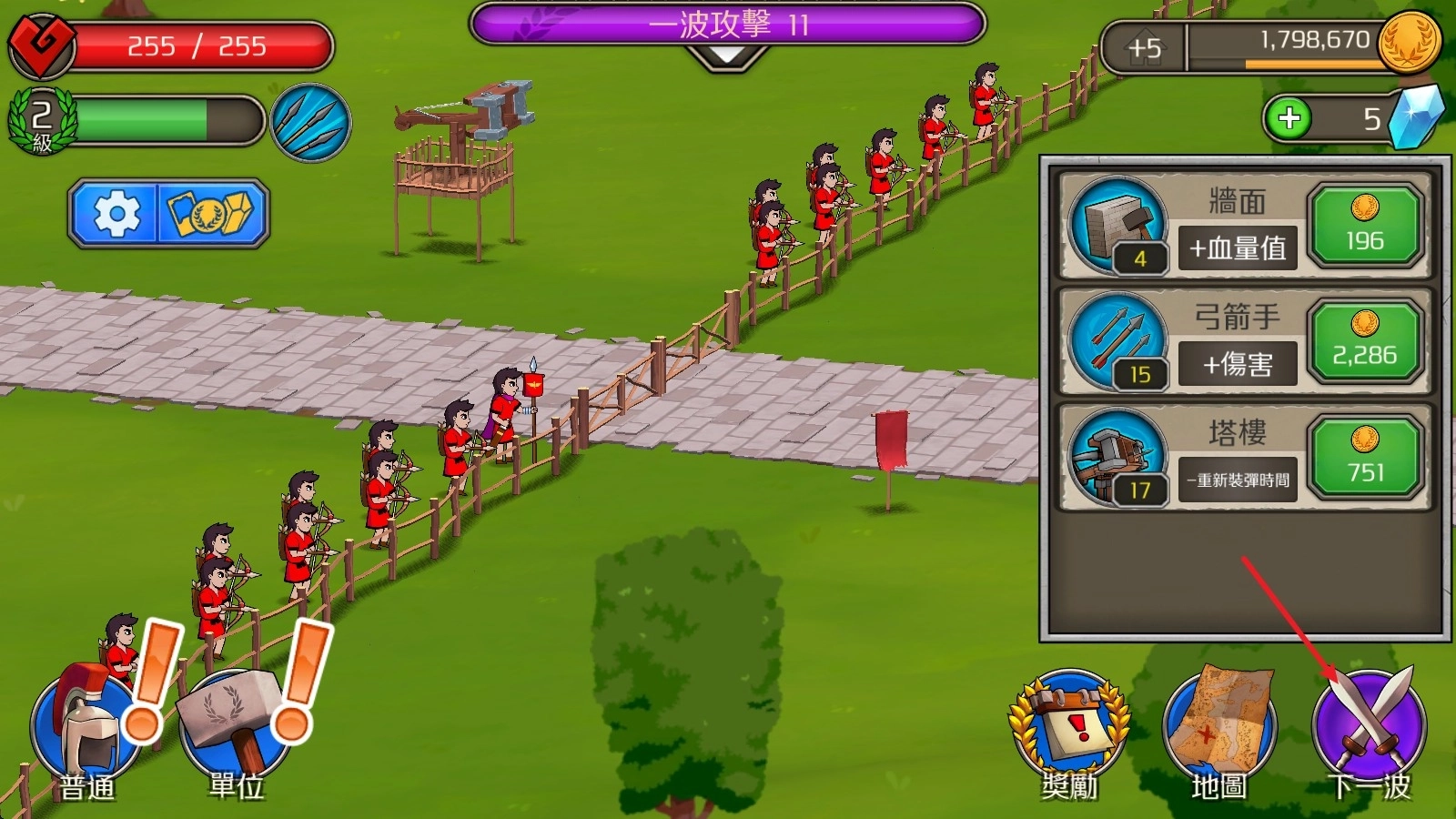Buy wall health upgrade for 196 coins
The height and width of the screenshot is (819, 1456).
pyautogui.click(x=1364, y=225)
